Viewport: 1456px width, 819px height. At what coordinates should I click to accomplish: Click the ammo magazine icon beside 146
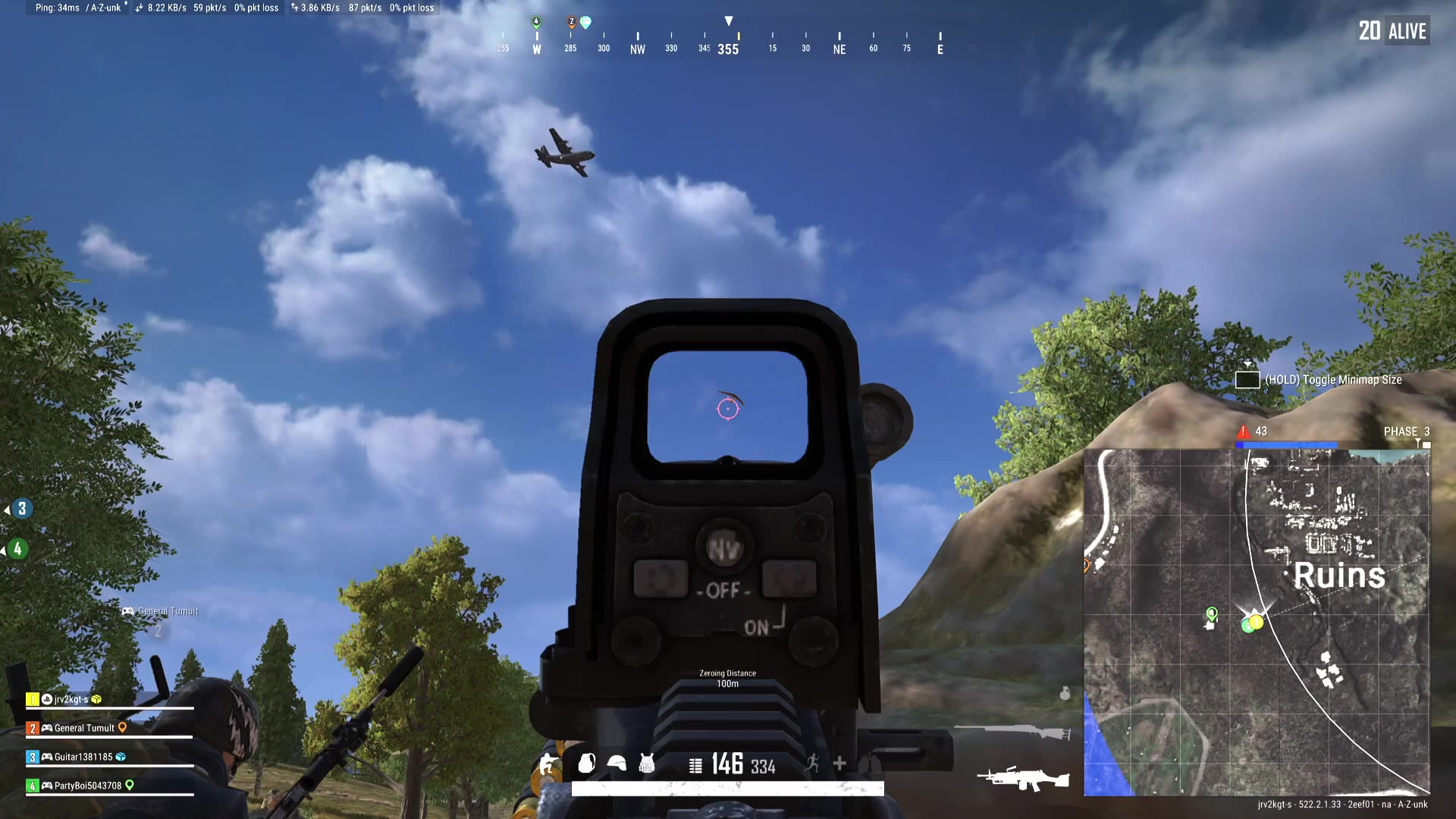point(695,764)
